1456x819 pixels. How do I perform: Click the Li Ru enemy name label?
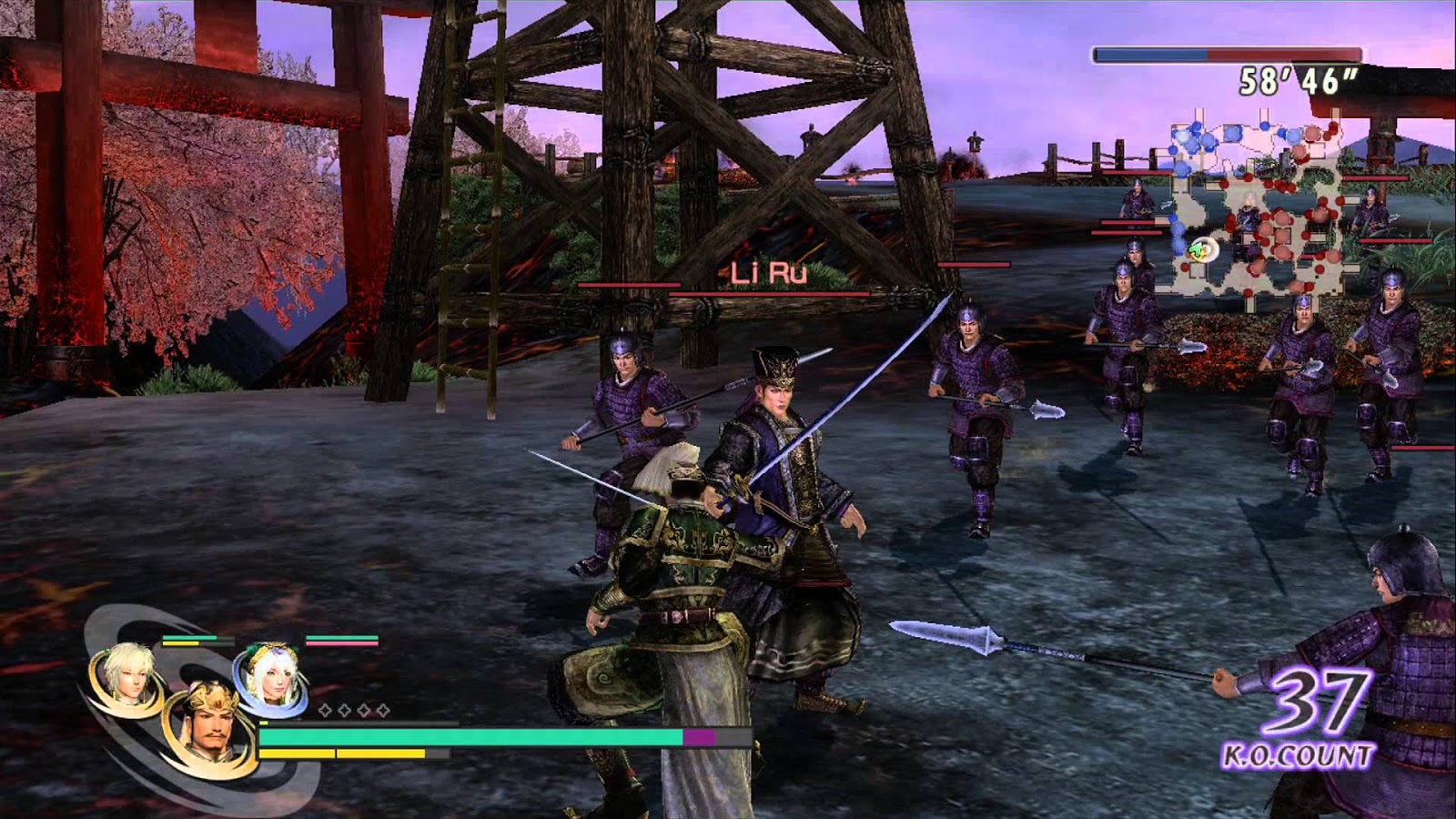pyautogui.click(x=769, y=273)
